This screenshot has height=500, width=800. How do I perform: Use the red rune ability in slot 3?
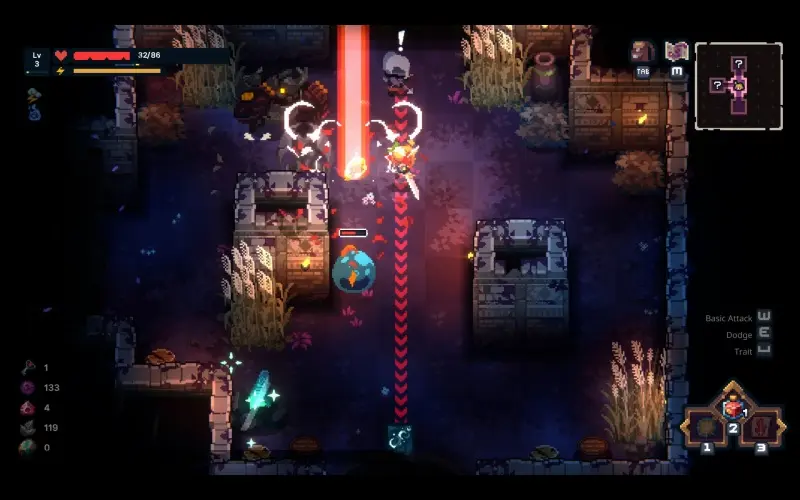(761, 426)
